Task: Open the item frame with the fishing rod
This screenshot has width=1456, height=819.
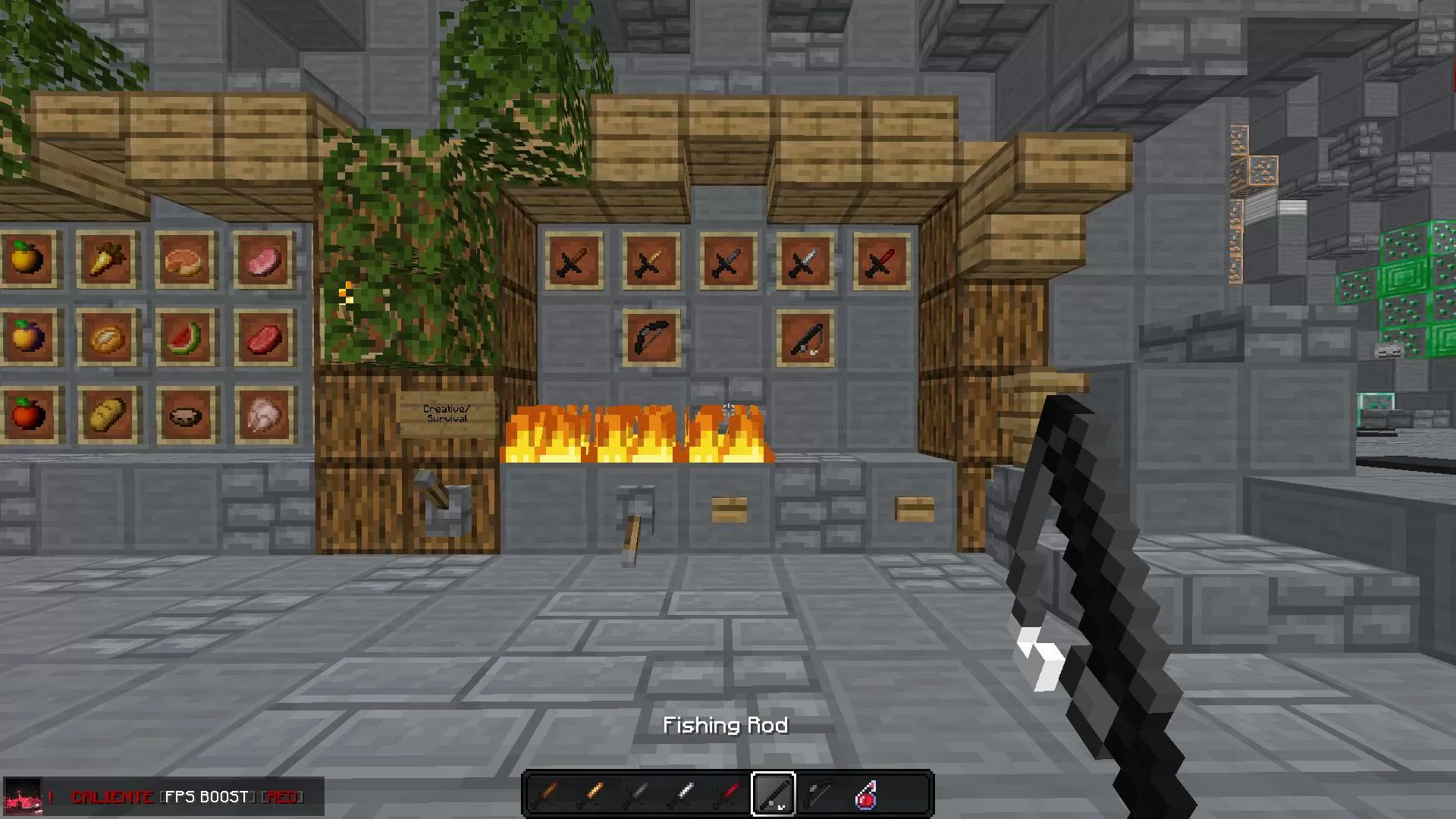Action: click(x=806, y=337)
